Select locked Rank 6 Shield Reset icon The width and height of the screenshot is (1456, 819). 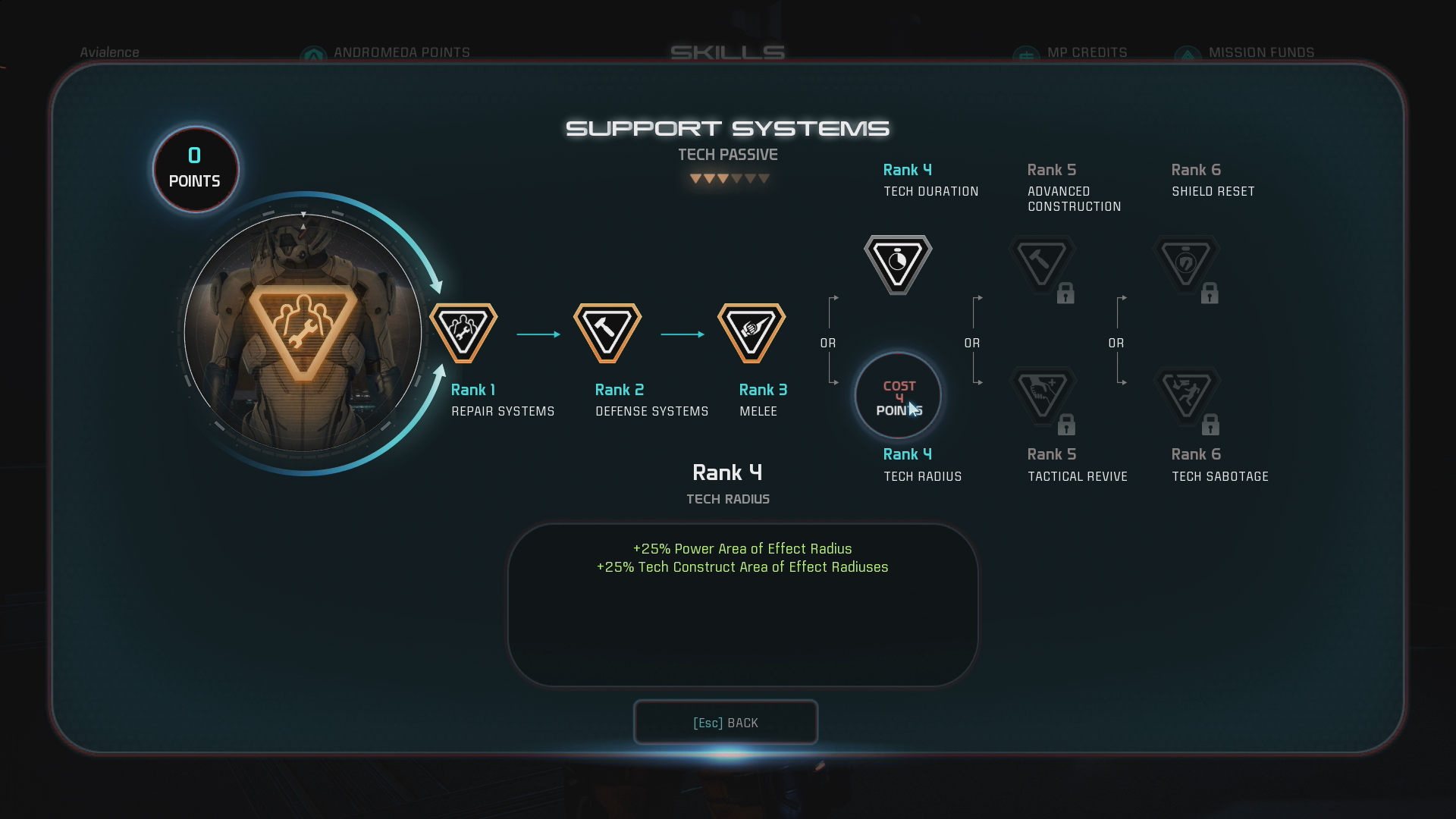tap(1186, 264)
